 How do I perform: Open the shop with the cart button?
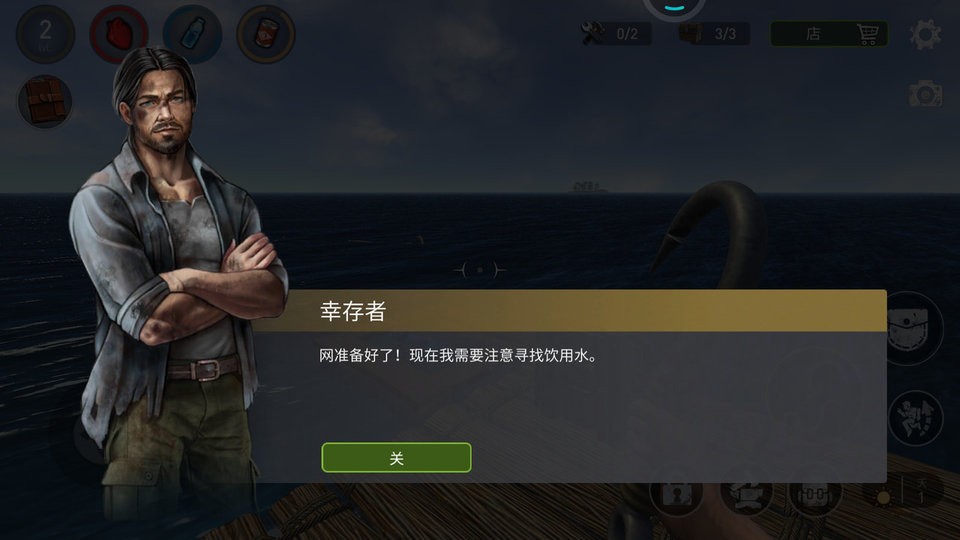(829, 33)
